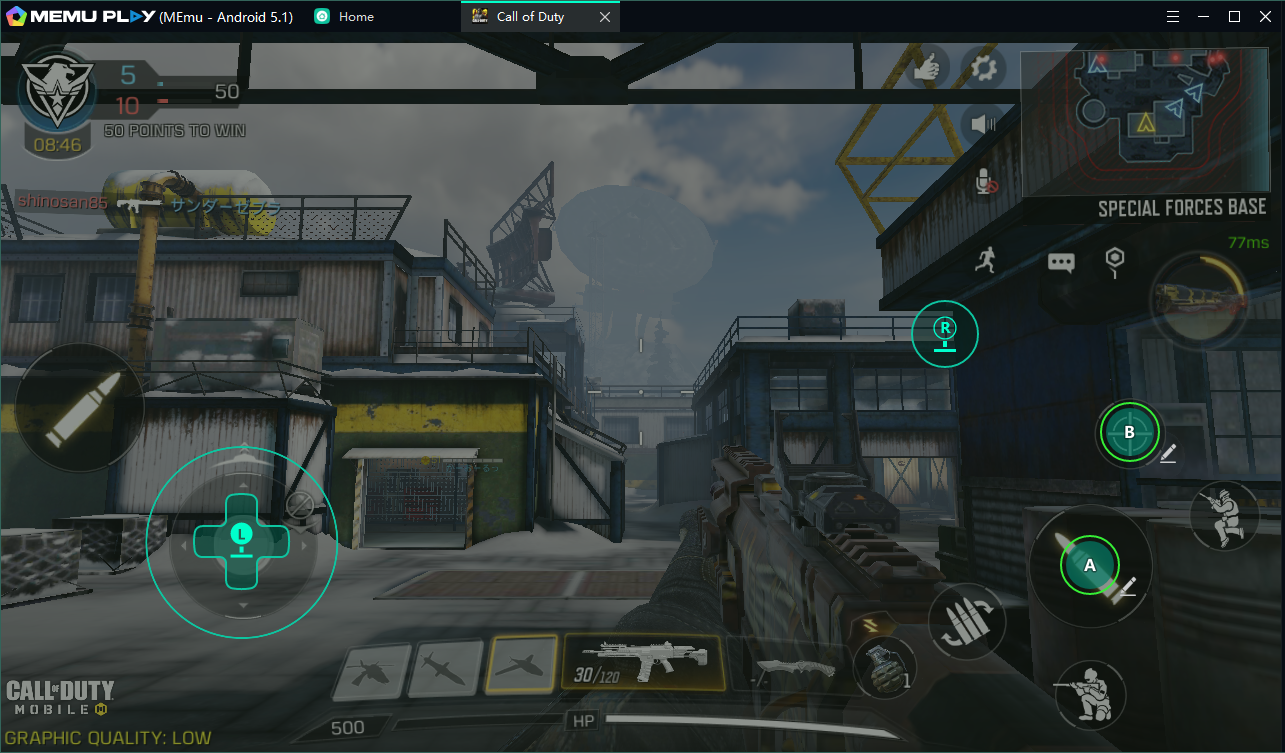Tap the thumbs-up like icon
The width and height of the screenshot is (1285, 753).
click(928, 68)
